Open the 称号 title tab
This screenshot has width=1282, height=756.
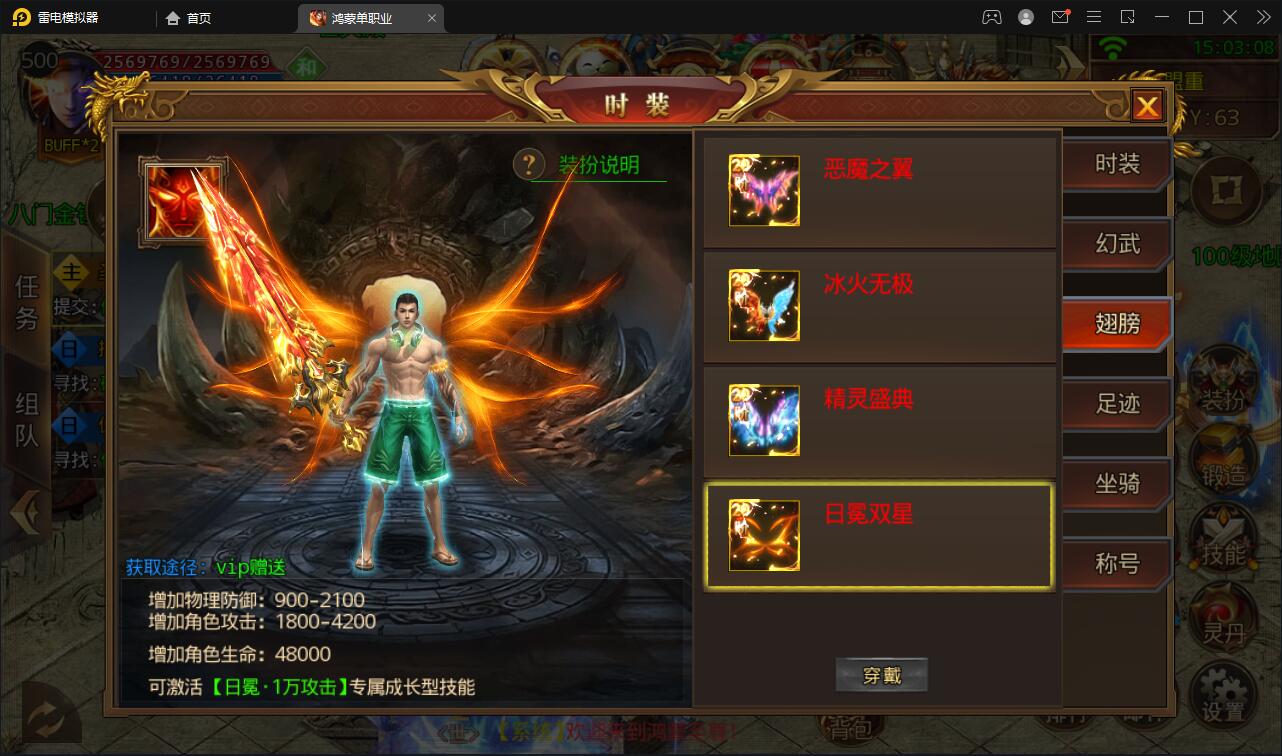(1116, 565)
